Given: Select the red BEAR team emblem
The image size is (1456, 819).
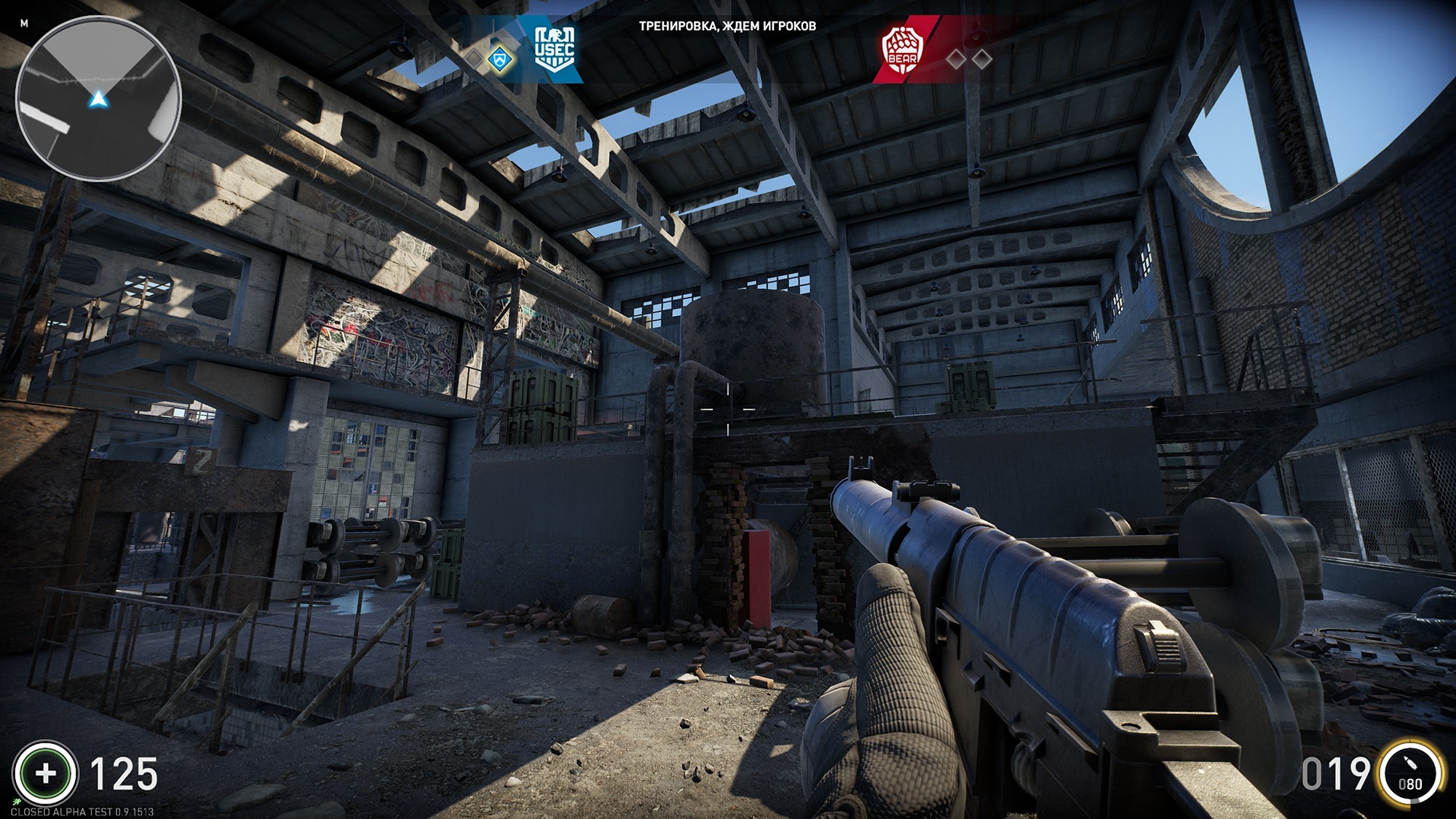Looking at the screenshot, I should coord(902,50).
